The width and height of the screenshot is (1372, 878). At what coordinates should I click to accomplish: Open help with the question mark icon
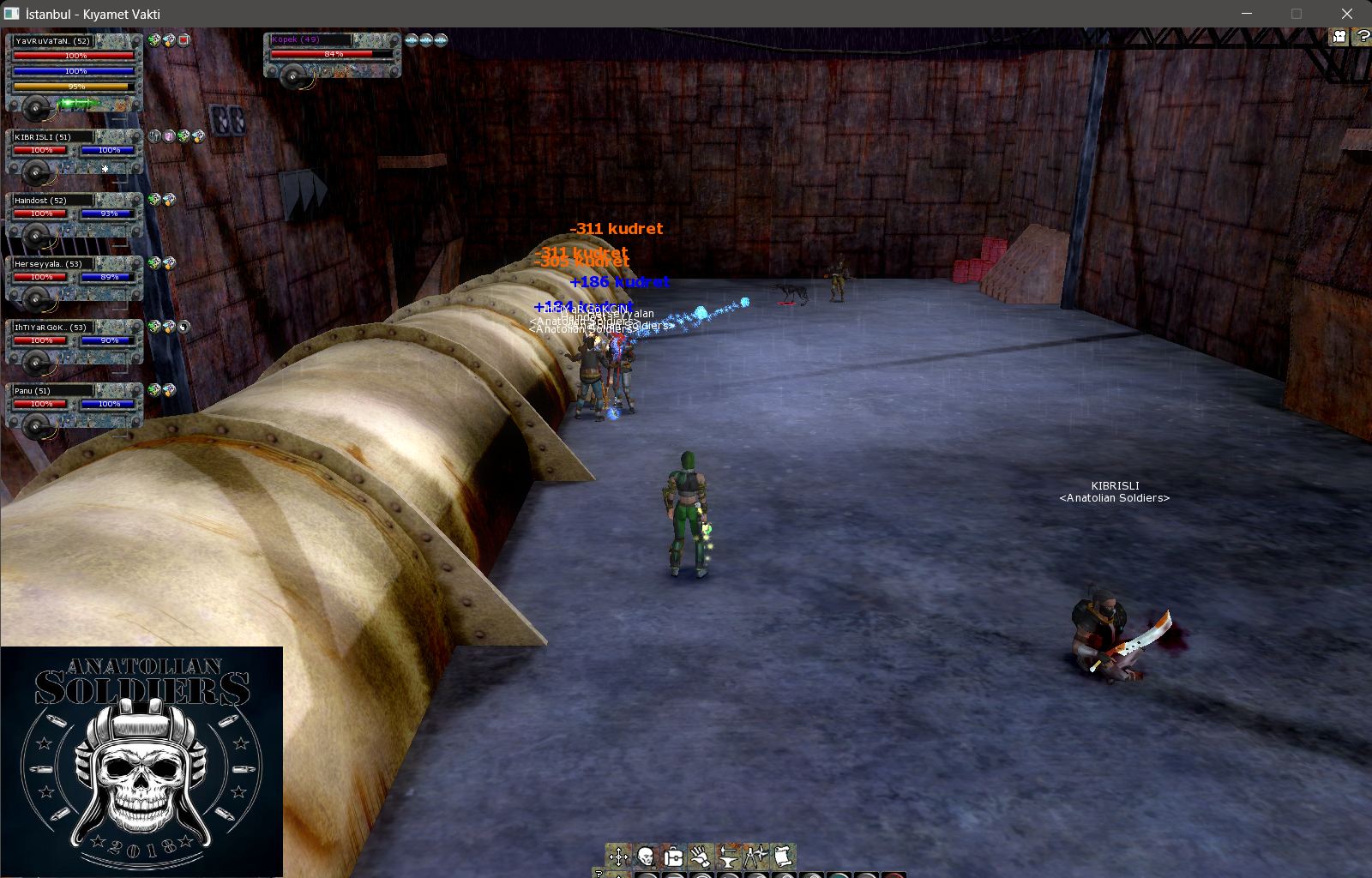tap(1362, 36)
